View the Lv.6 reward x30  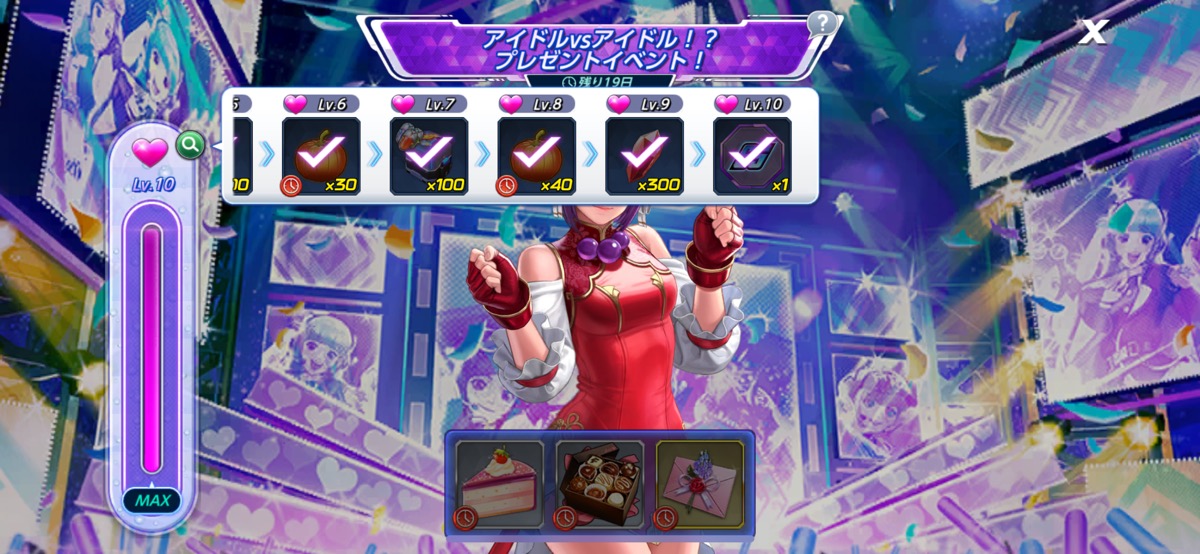pyautogui.click(x=320, y=155)
